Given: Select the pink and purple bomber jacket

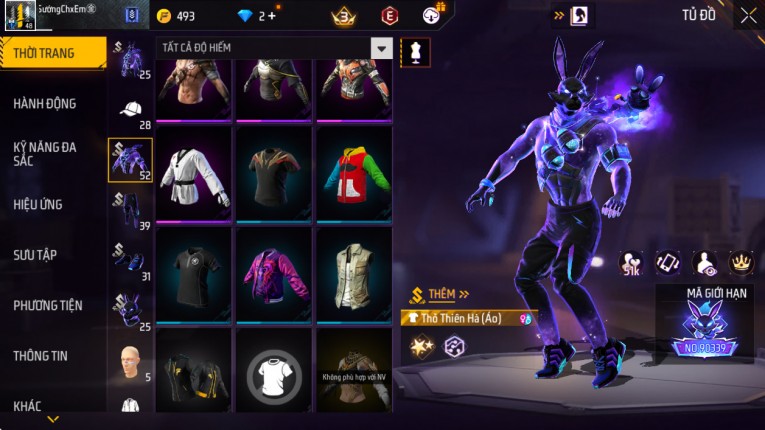Looking at the screenshot, I should pyautogui.click(x=274, y=272).
